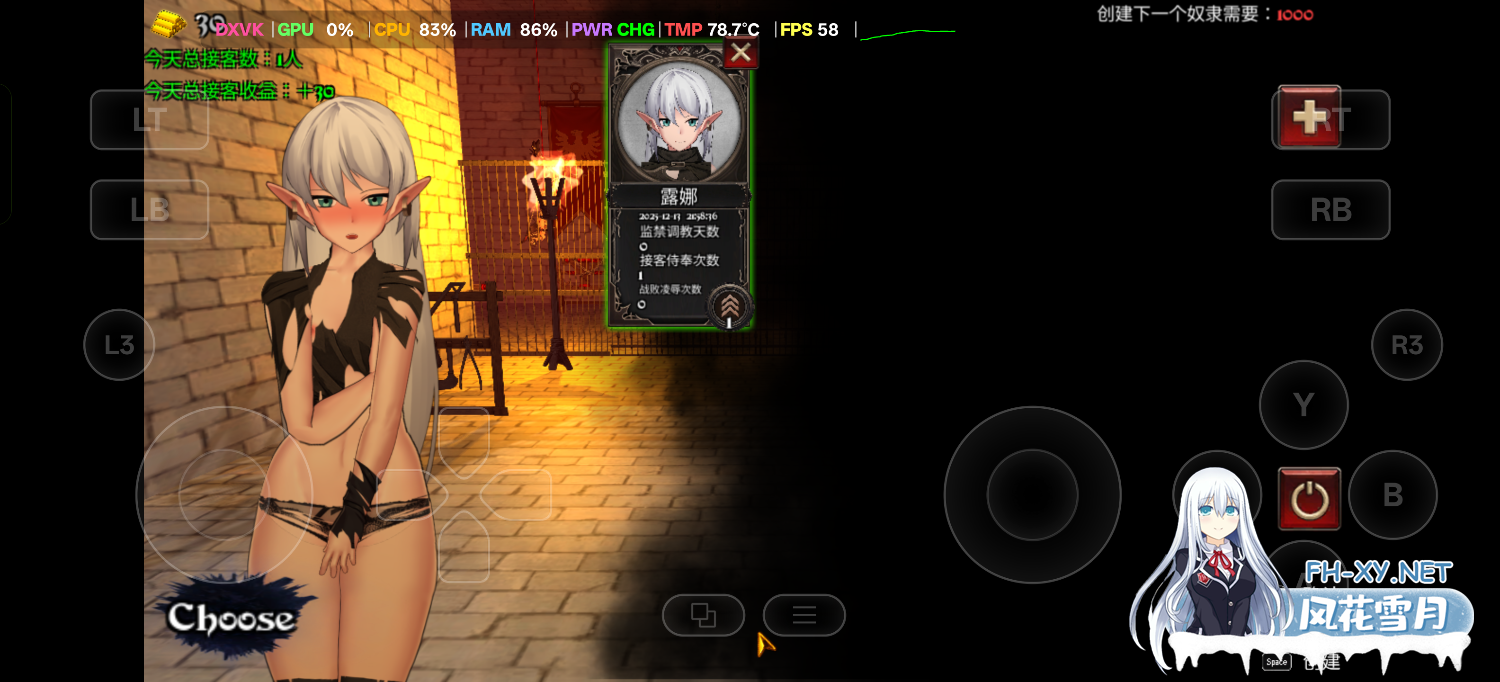This screenshot has width=1500, height=682.
Task: Click the upward chevrons button on 露娜's card
Action: point(730,306)
